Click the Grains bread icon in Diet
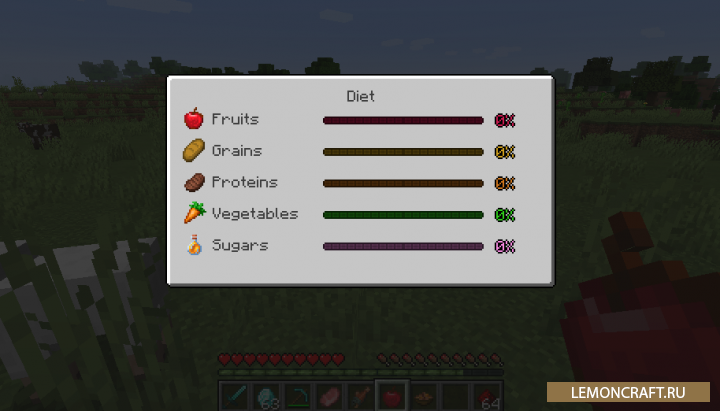720x411 pixels. [193, 151]
